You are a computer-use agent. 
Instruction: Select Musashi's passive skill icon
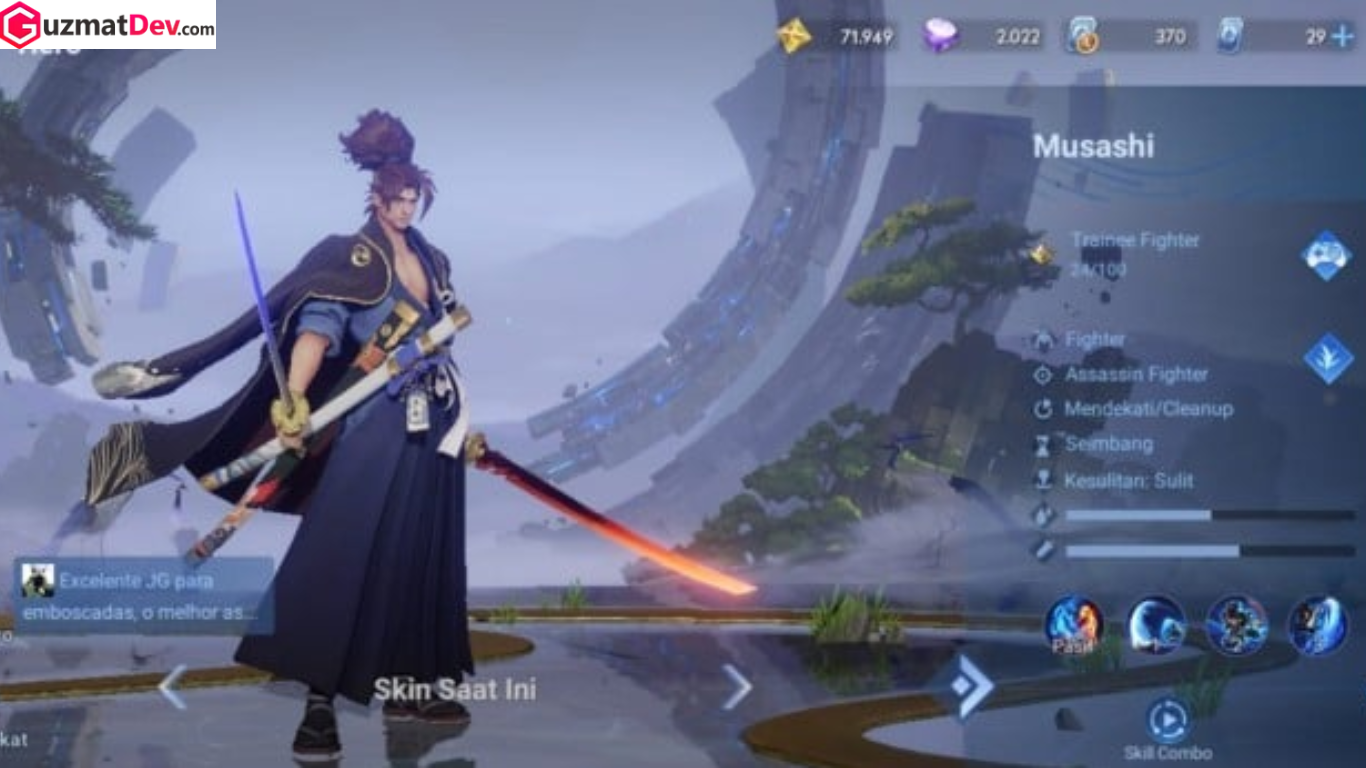(1074, 625)
